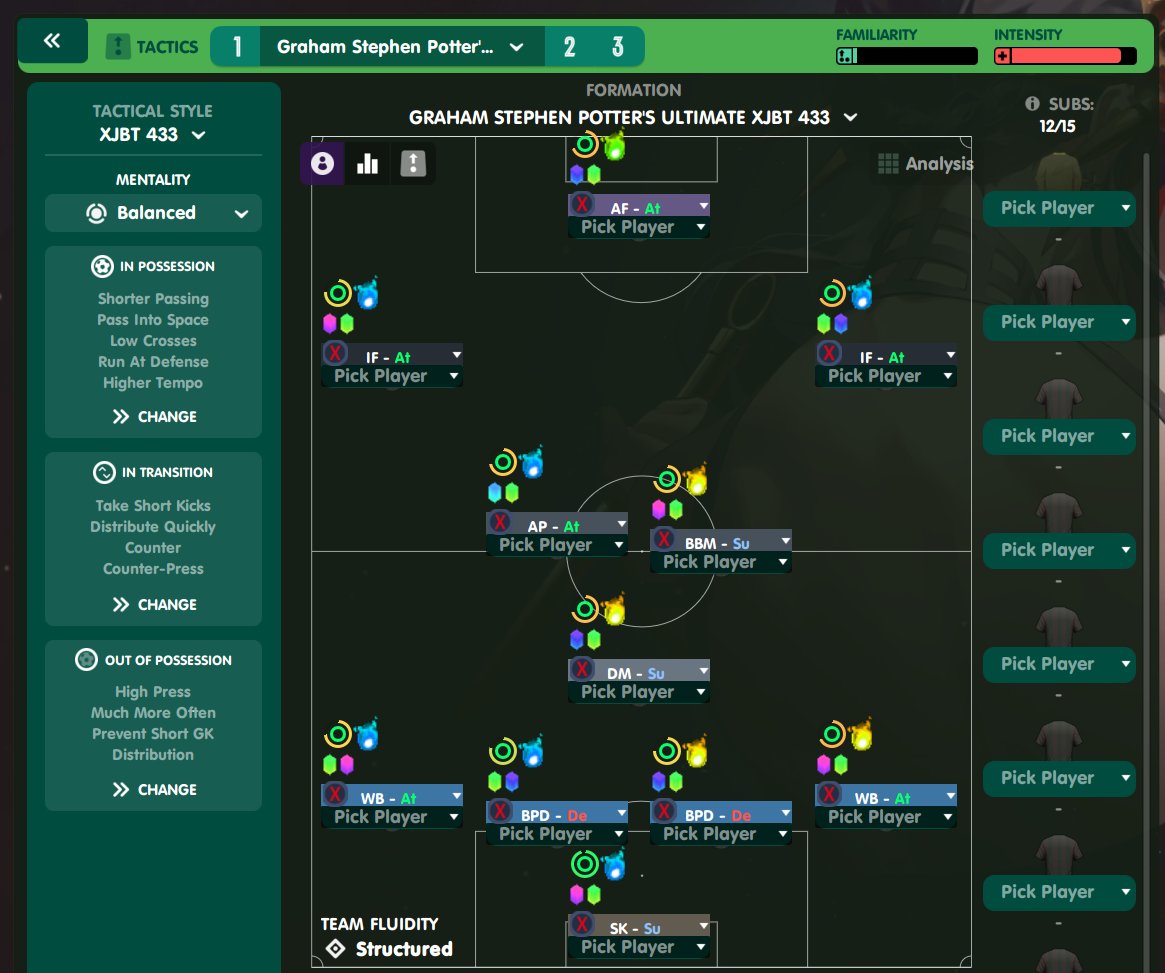The height and width of the screenshot is (973, 1165).
Task: Change the In Possession instructions
Action: pyautogui.click(x=154, y=417)
